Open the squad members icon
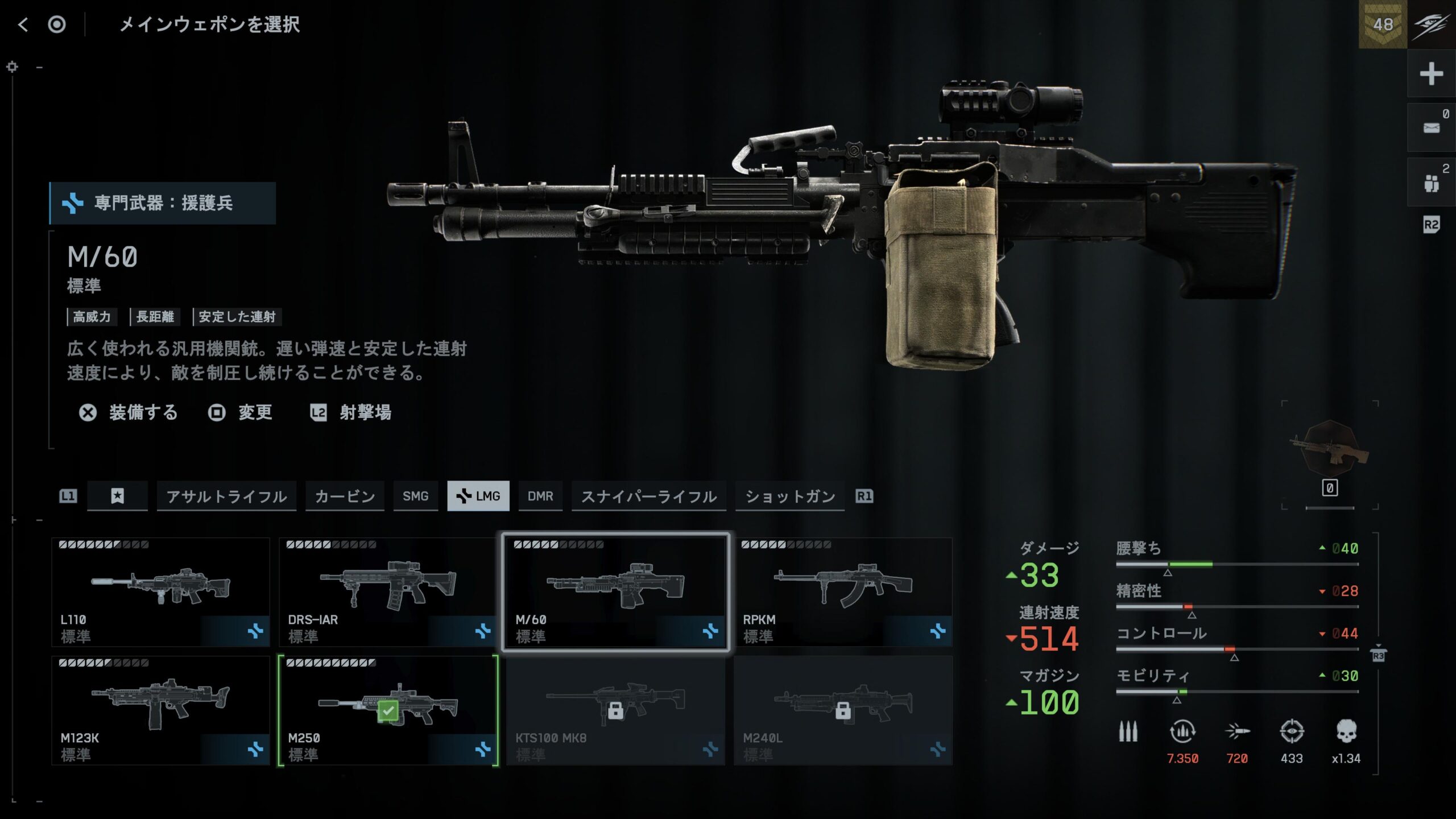Screen dimensions: 1456x819 tap(1431, 183)
